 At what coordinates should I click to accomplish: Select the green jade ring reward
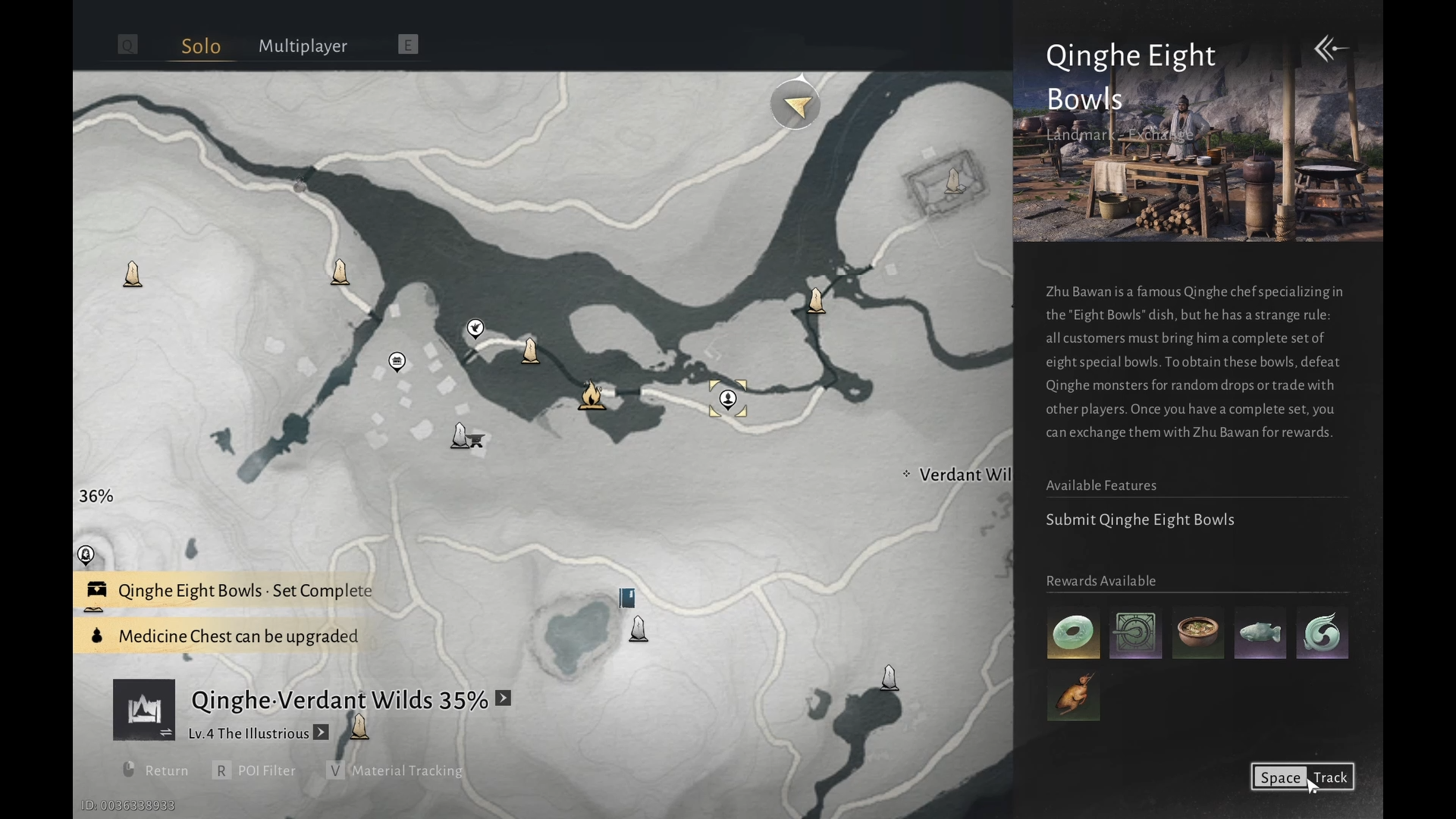click(1073, 632)
